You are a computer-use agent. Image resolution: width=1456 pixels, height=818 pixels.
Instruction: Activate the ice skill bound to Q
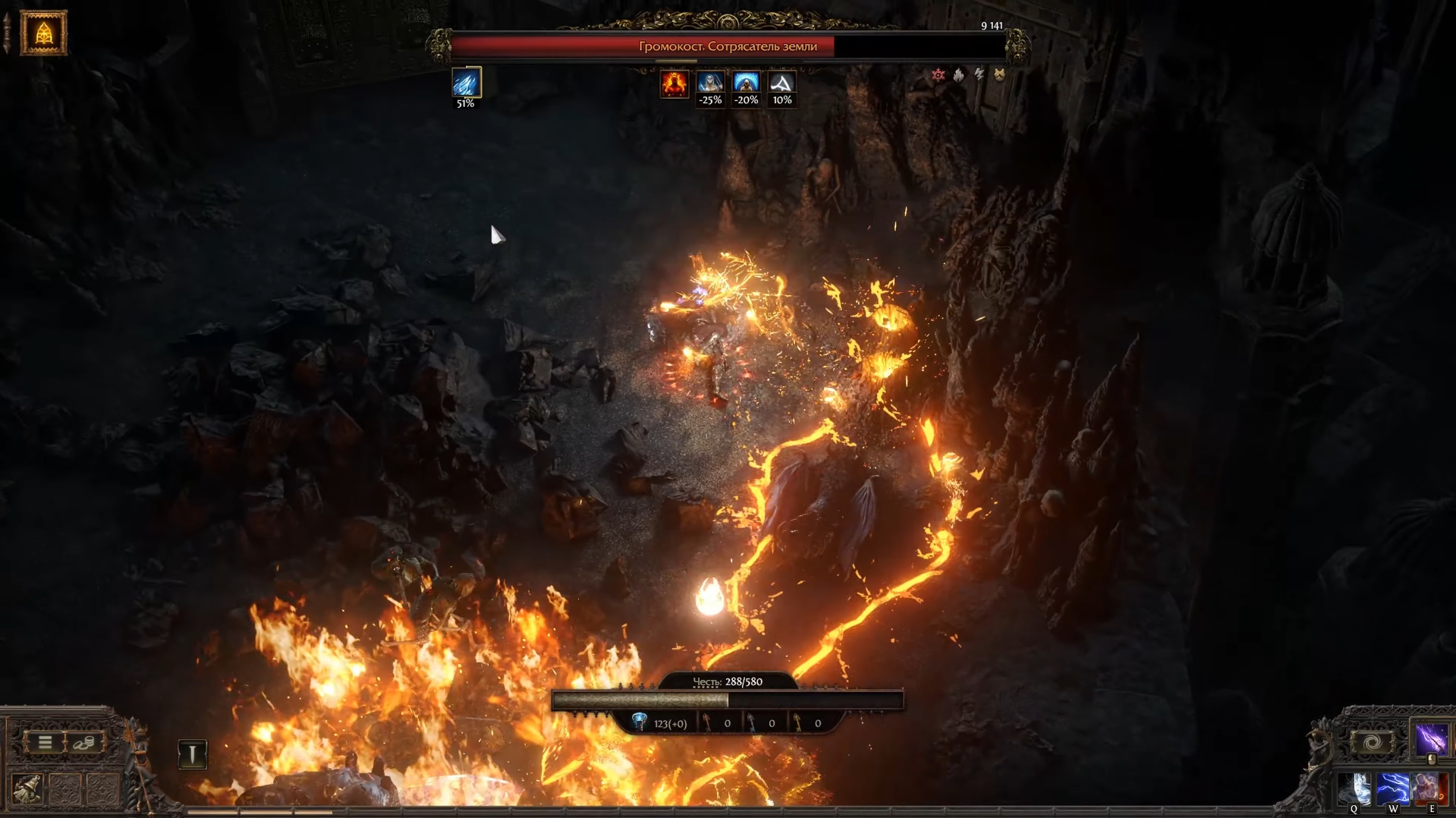click(1354, 789)
